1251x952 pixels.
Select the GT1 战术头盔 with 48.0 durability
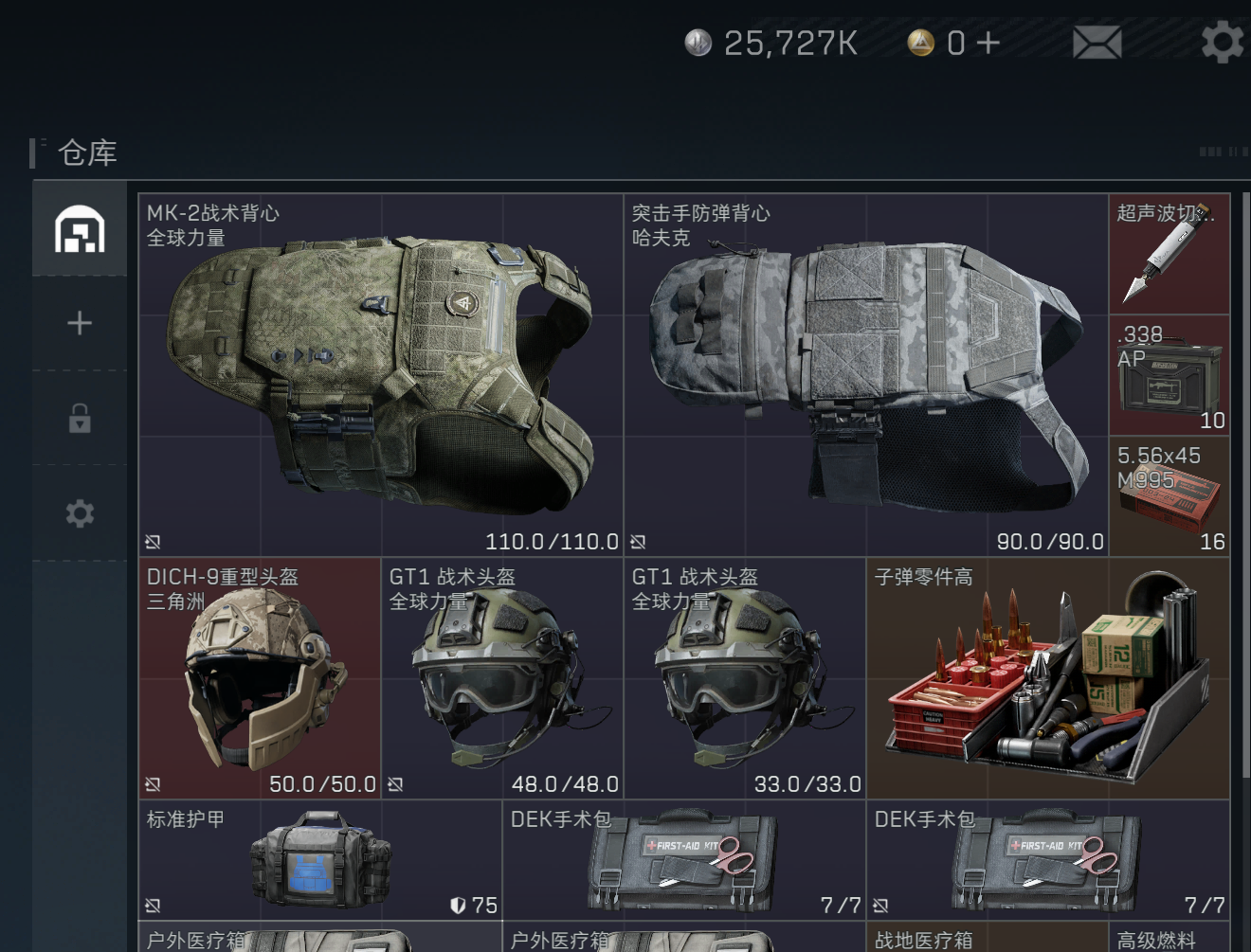[x=502, y=678]
